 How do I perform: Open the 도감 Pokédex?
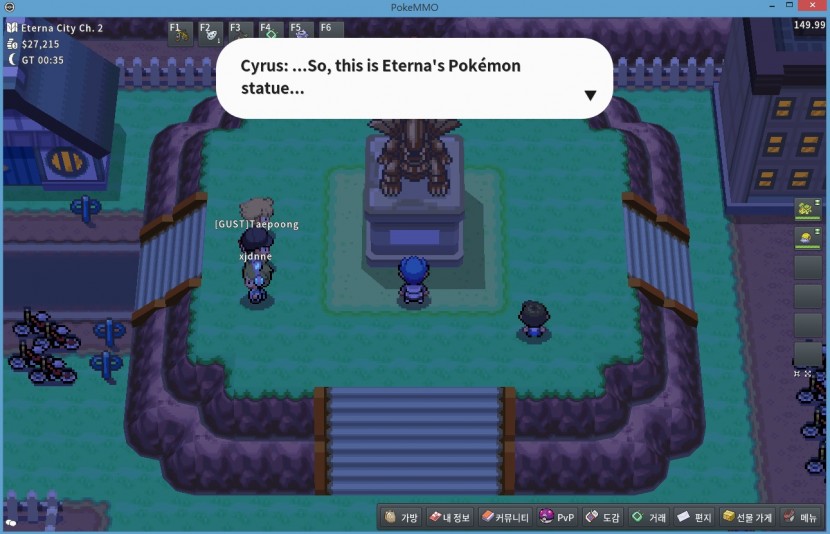point(603,517)
